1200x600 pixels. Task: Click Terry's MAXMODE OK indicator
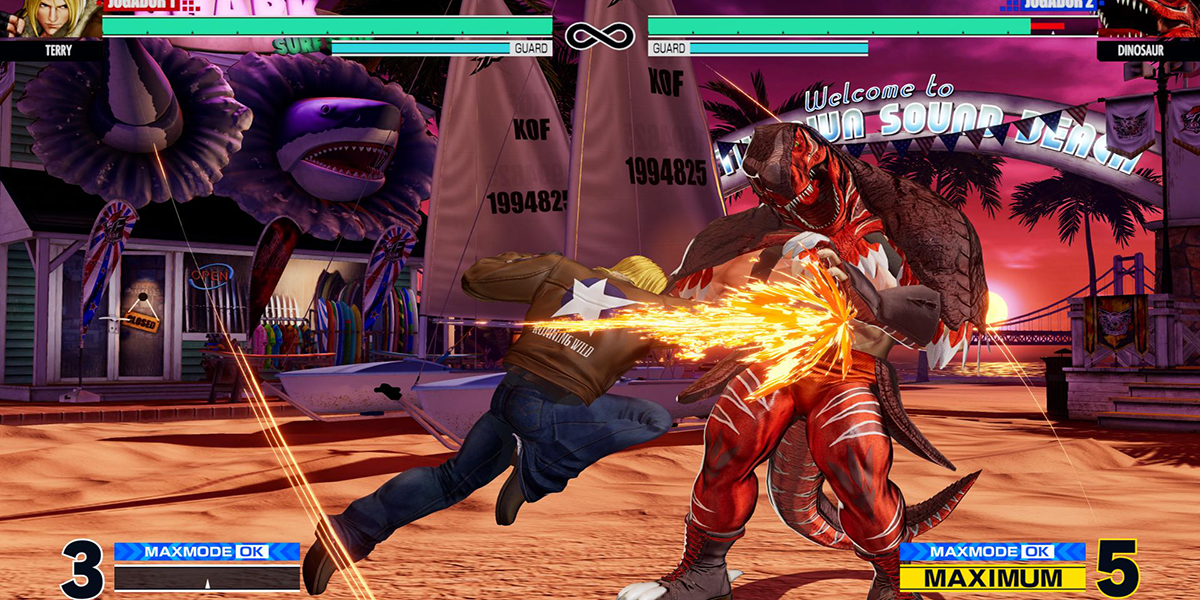point(207,552)
